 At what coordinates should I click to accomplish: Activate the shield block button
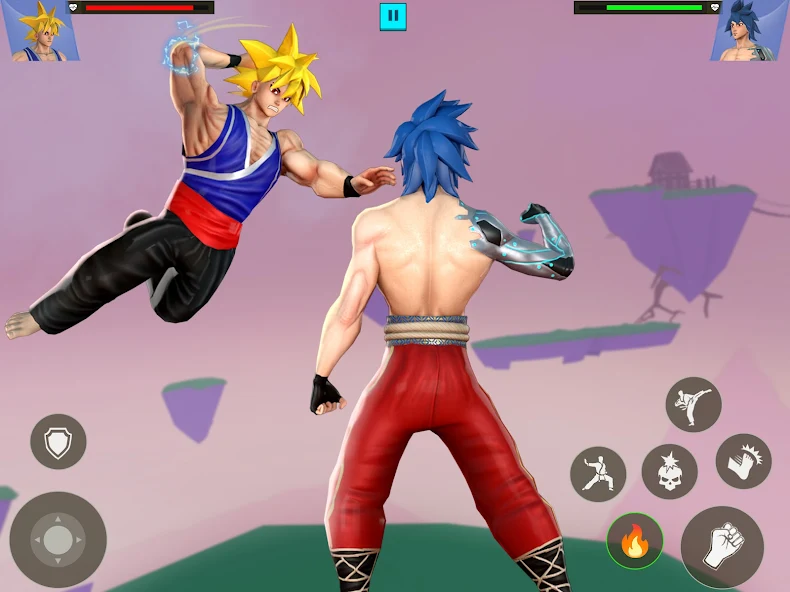click(58, 441)
